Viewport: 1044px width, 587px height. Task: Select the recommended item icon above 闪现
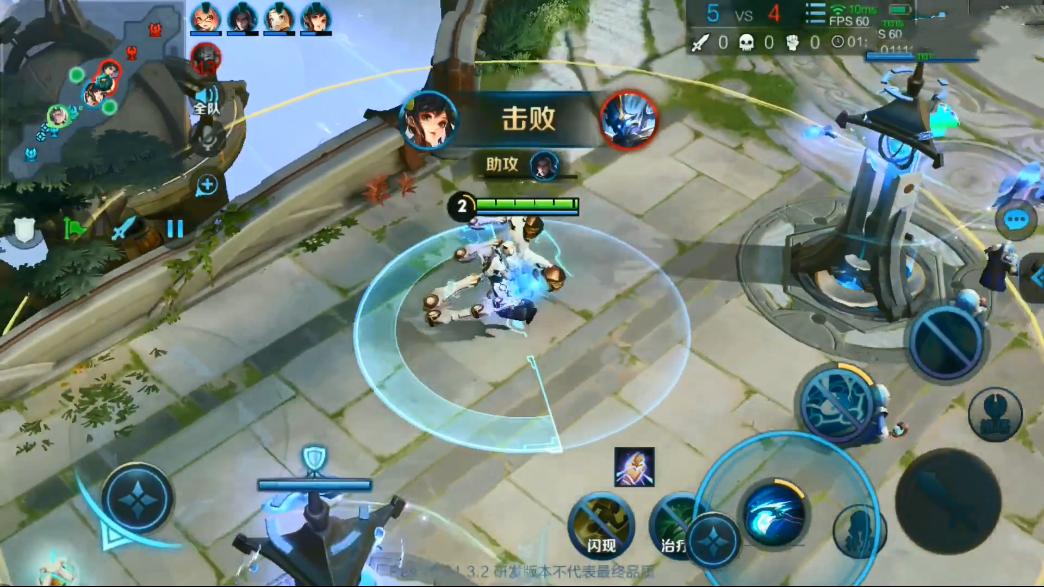pos(634,467)
